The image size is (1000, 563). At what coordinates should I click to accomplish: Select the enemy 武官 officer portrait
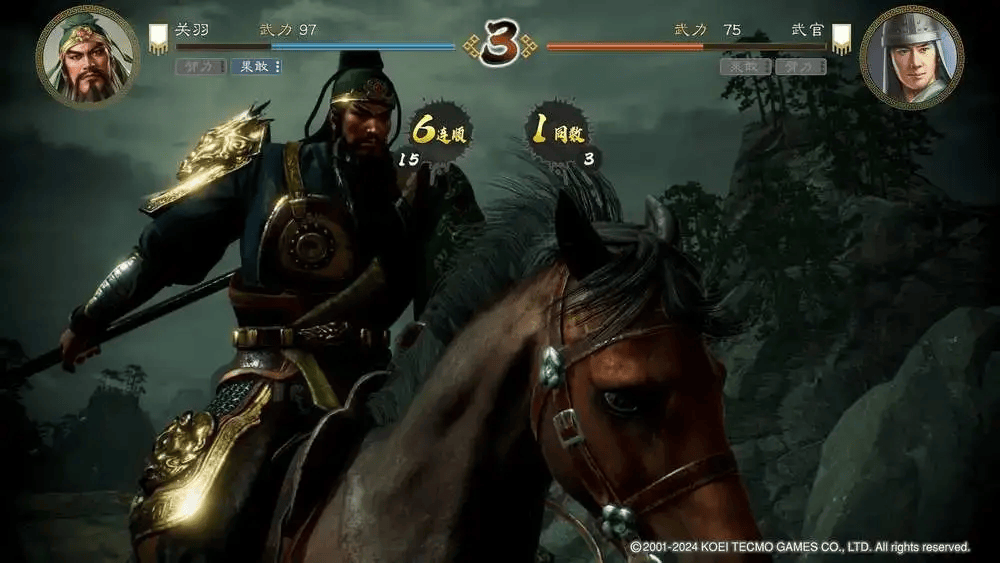(x=911, y=56)
